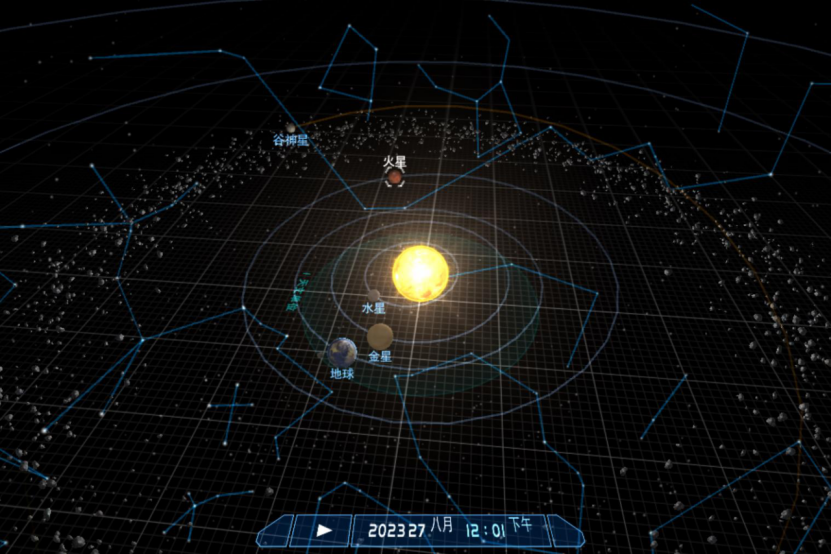Start the time playback with the play button
The width and height of the screenshot is (831, 554).
click(x=324, y=529)
